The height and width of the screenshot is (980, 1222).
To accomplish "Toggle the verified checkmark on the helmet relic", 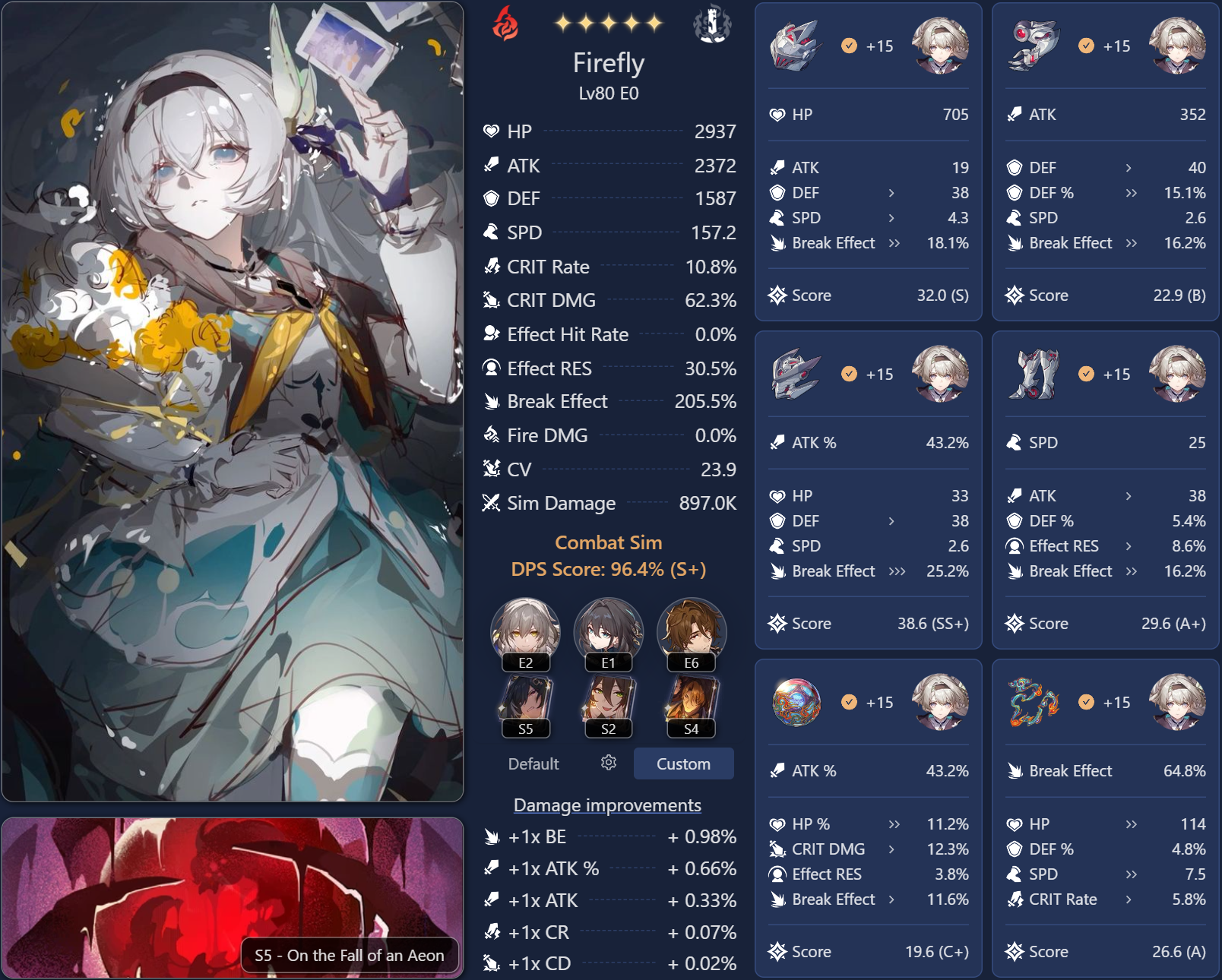I will pyautogui.click(x=849, y=44).
